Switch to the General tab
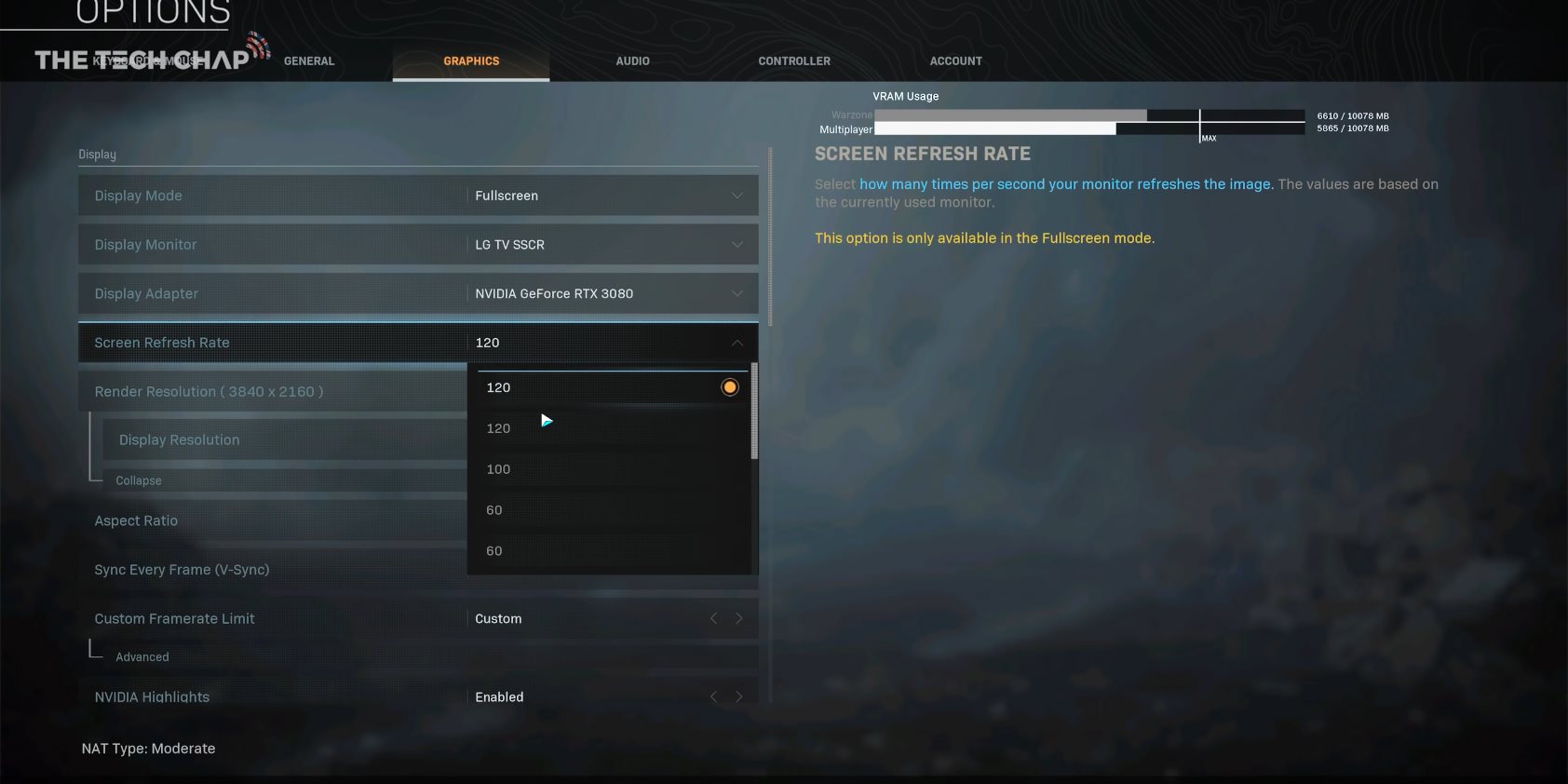 tap(308, 61)
